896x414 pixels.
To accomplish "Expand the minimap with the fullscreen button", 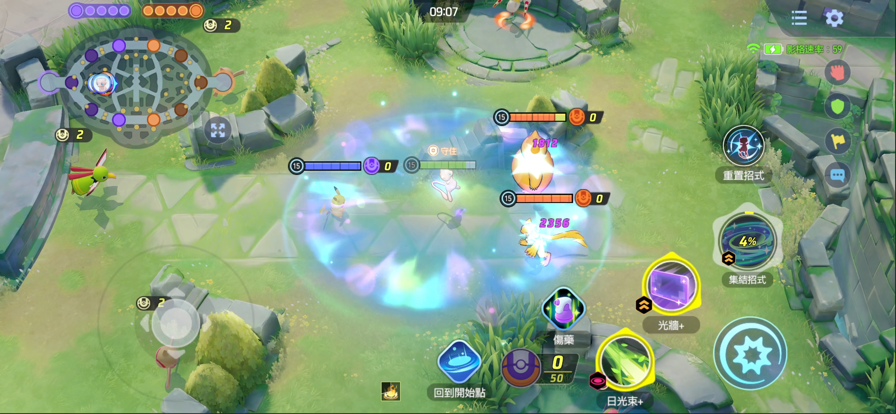I will pyautogui.click(x=217, y=128).
